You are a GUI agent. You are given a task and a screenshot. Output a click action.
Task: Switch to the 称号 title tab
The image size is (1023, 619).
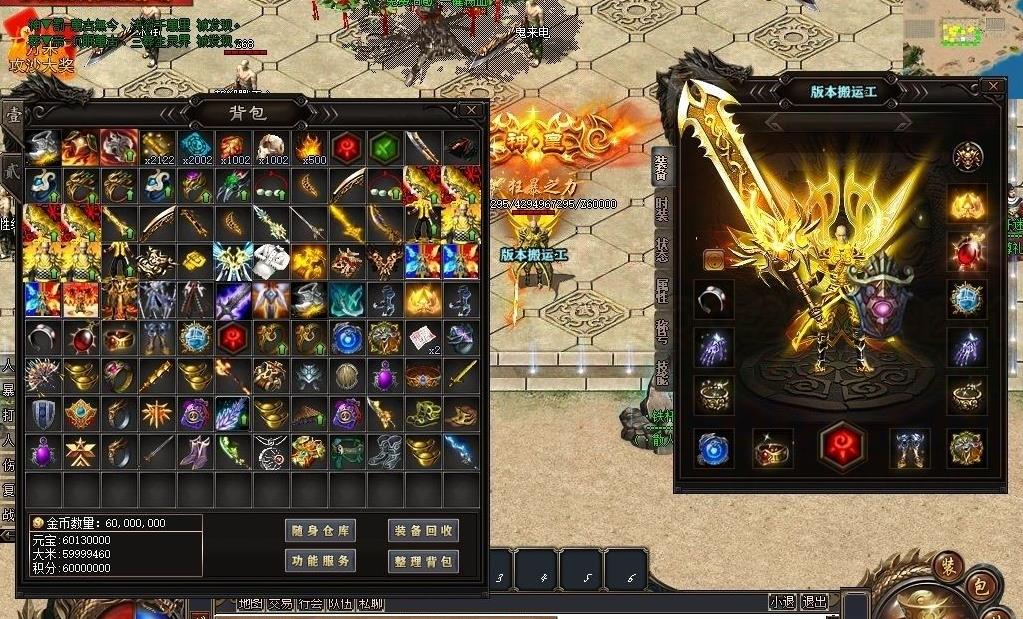[662, 332]
